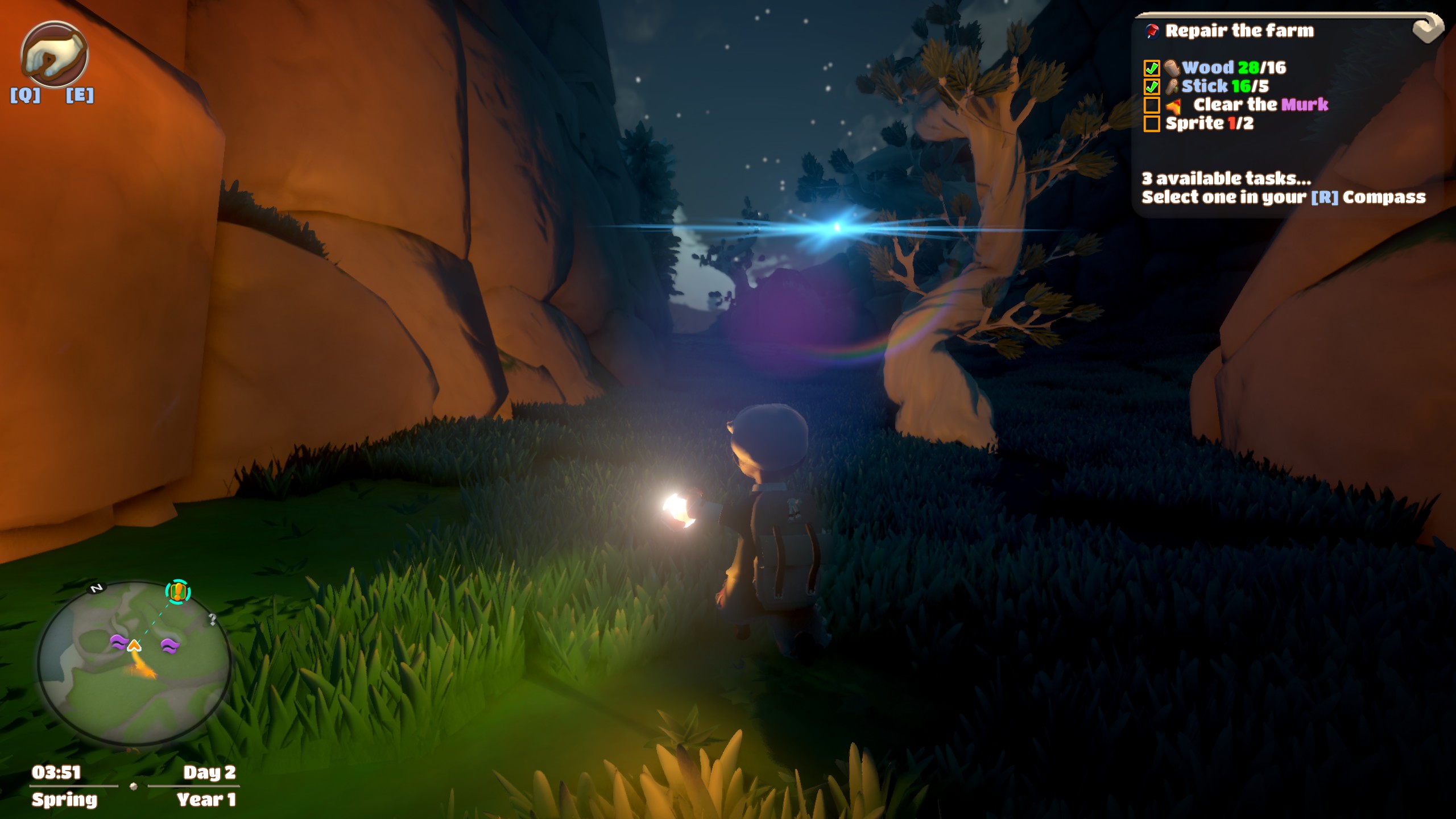This screenshot has height=819, width=1456.
Task: Click the exclamation quest marker on minimap
Action: click(178, 592)
